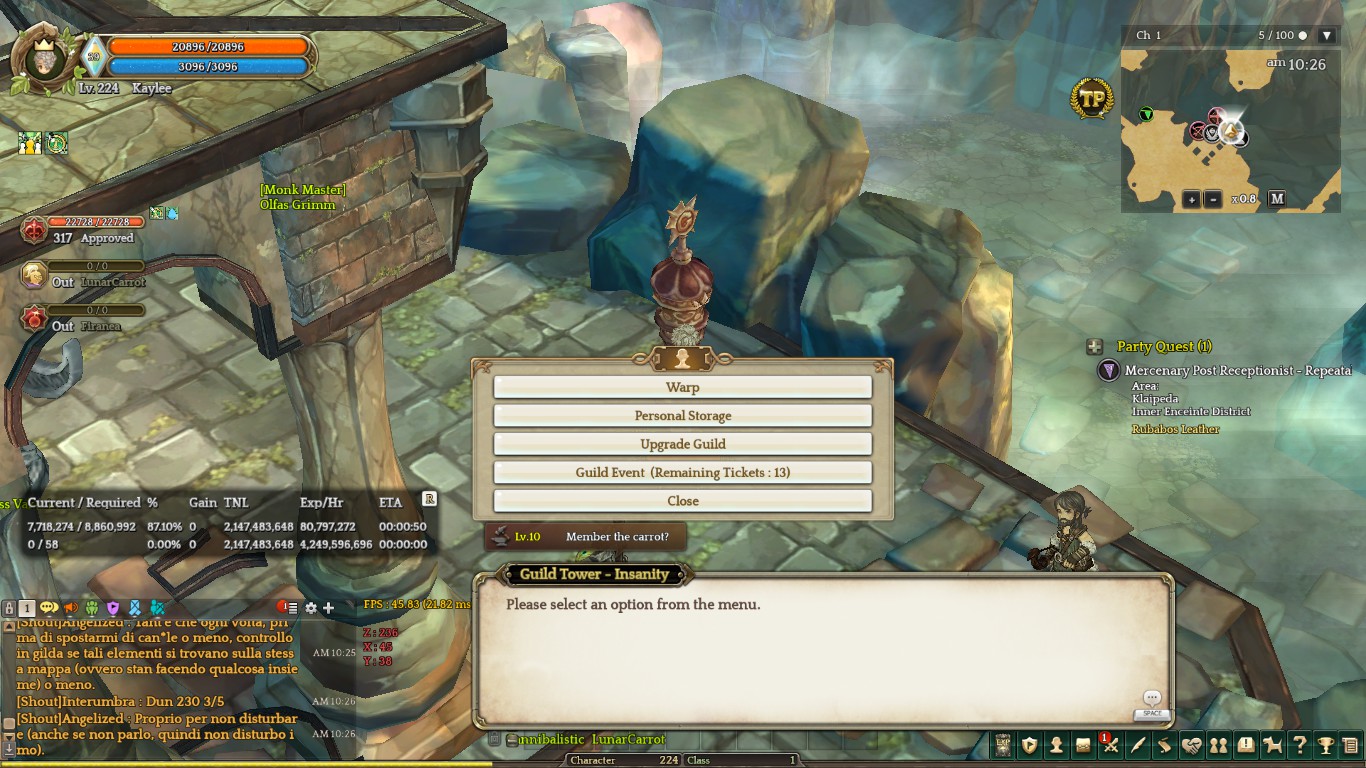Advance the dialogue with the speech bubble button
Viewport: 1366px width, 768px height.
(1152, 699)
